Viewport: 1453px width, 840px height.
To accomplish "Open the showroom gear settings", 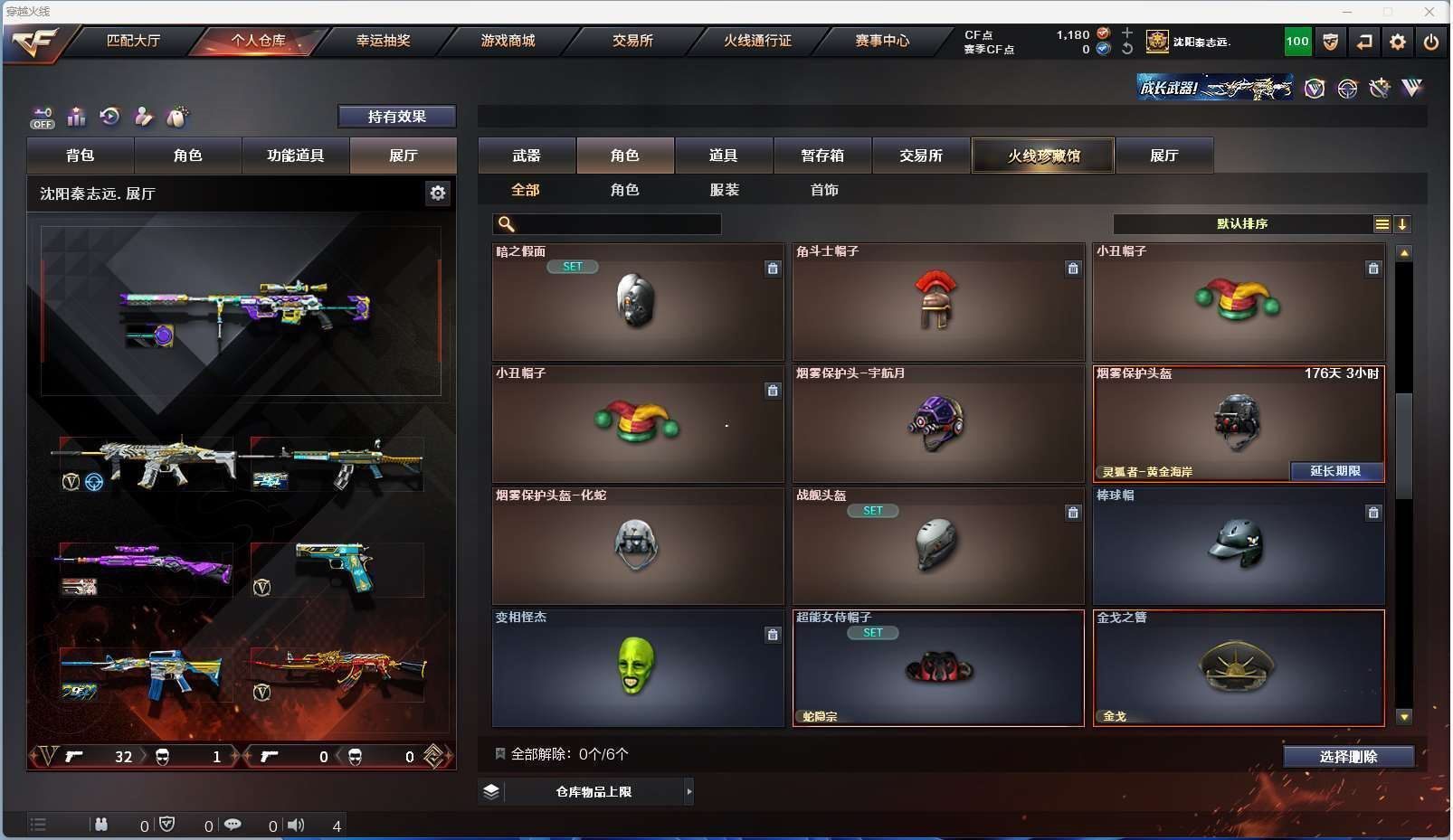I will tap(438, 193).
